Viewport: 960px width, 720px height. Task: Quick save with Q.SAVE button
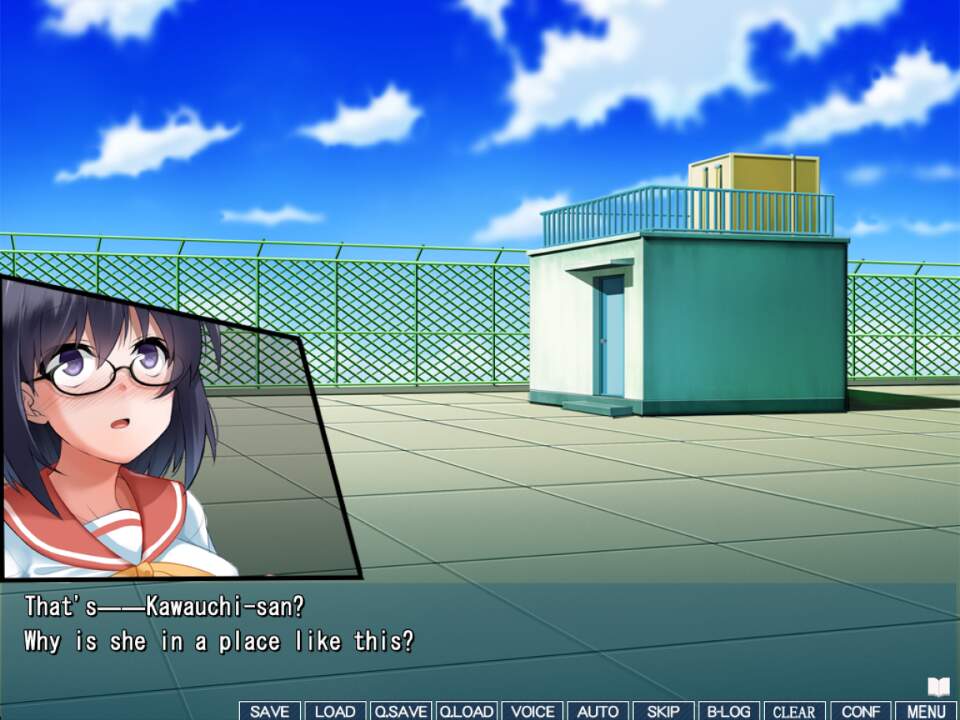400,711
